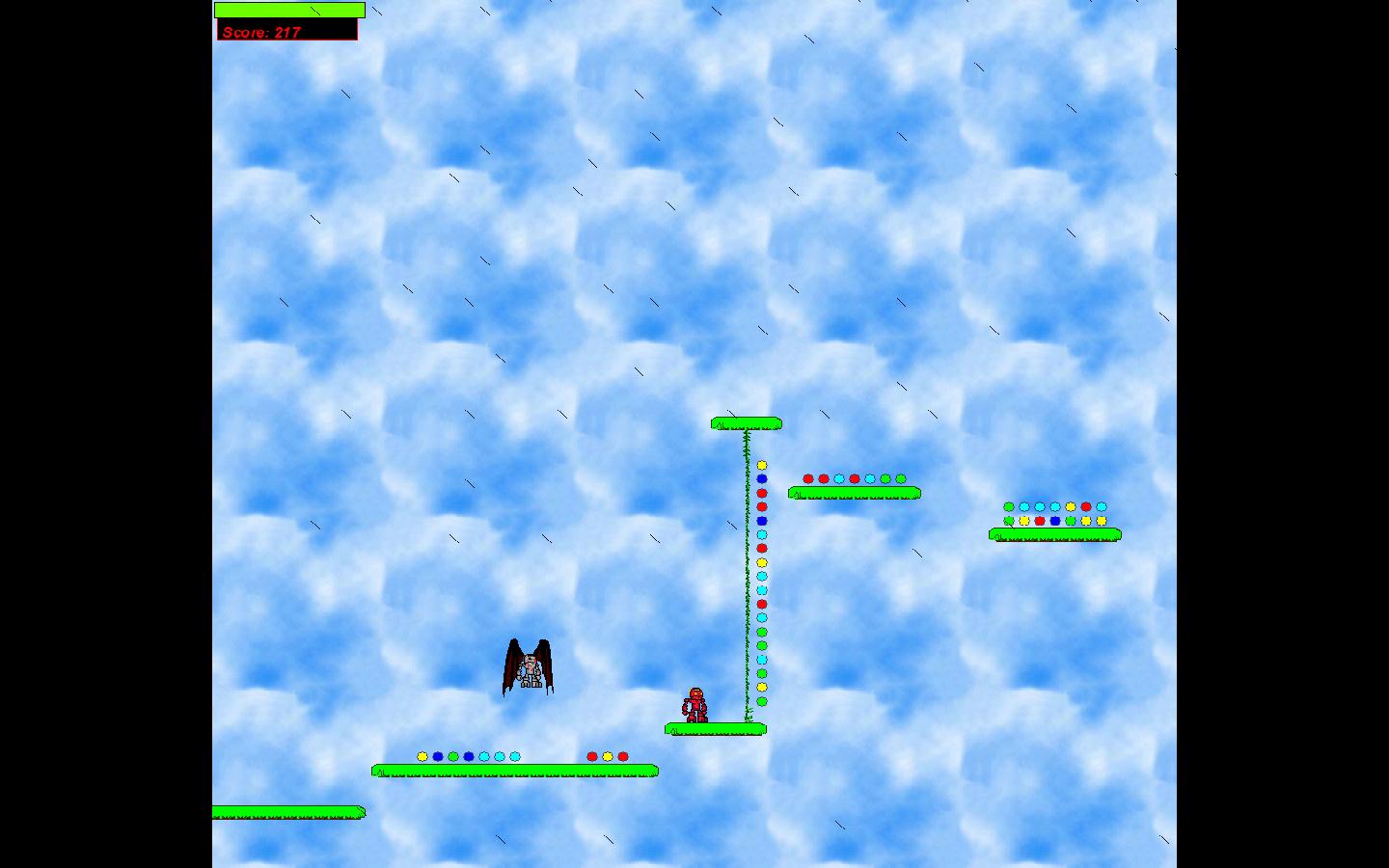Viewport: 1389px width, 868px height.
Task: Select the far-right green platform
Action: 1054,533
